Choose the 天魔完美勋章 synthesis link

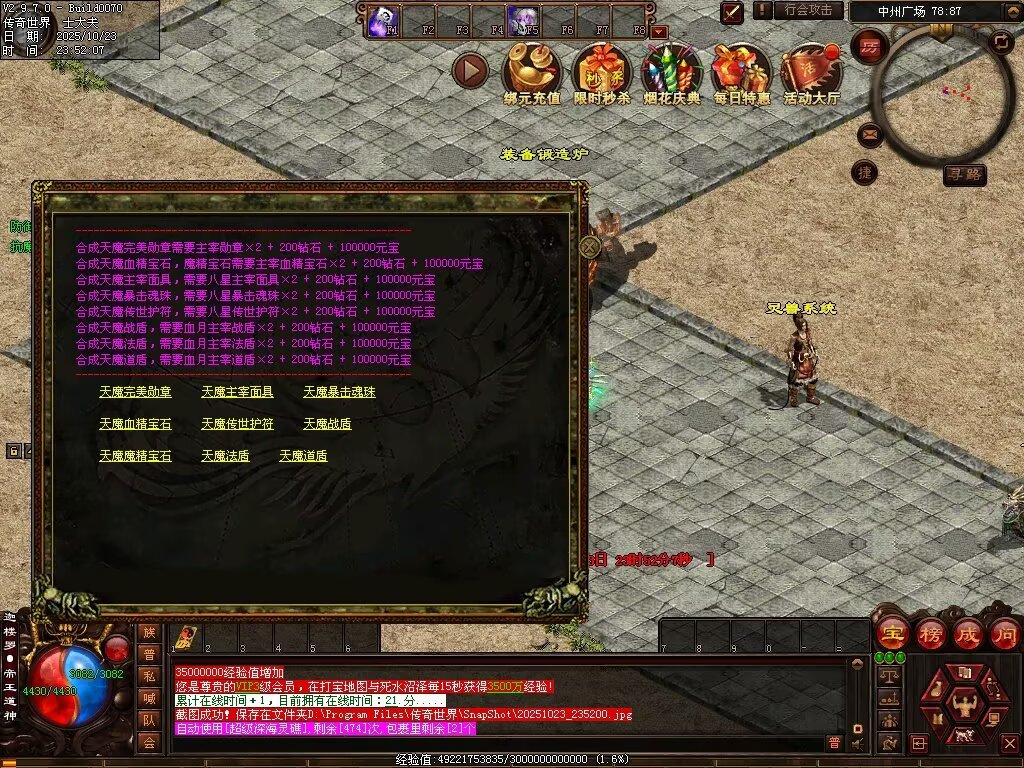point(135,392)
